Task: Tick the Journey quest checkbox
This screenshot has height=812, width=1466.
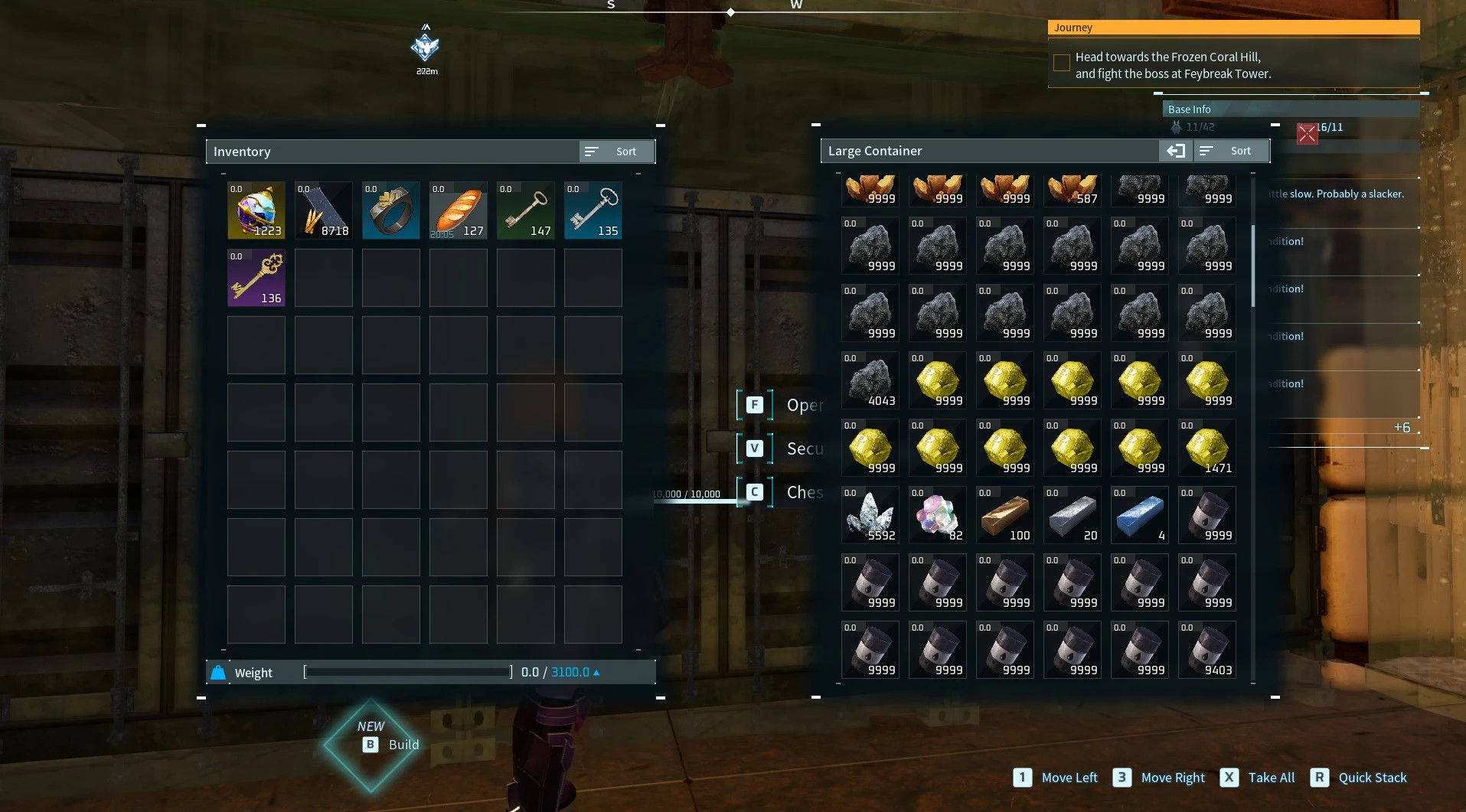Action: click(1062, 63)
